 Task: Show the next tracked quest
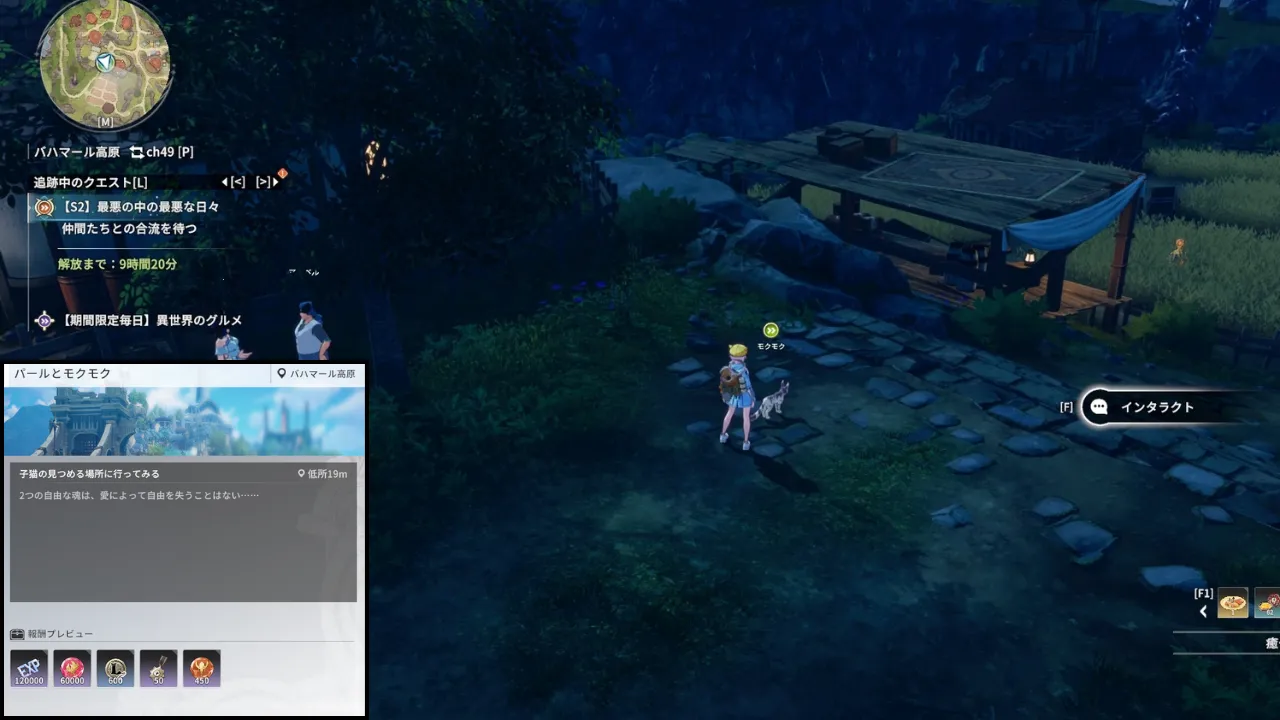[x=266, y=182]
